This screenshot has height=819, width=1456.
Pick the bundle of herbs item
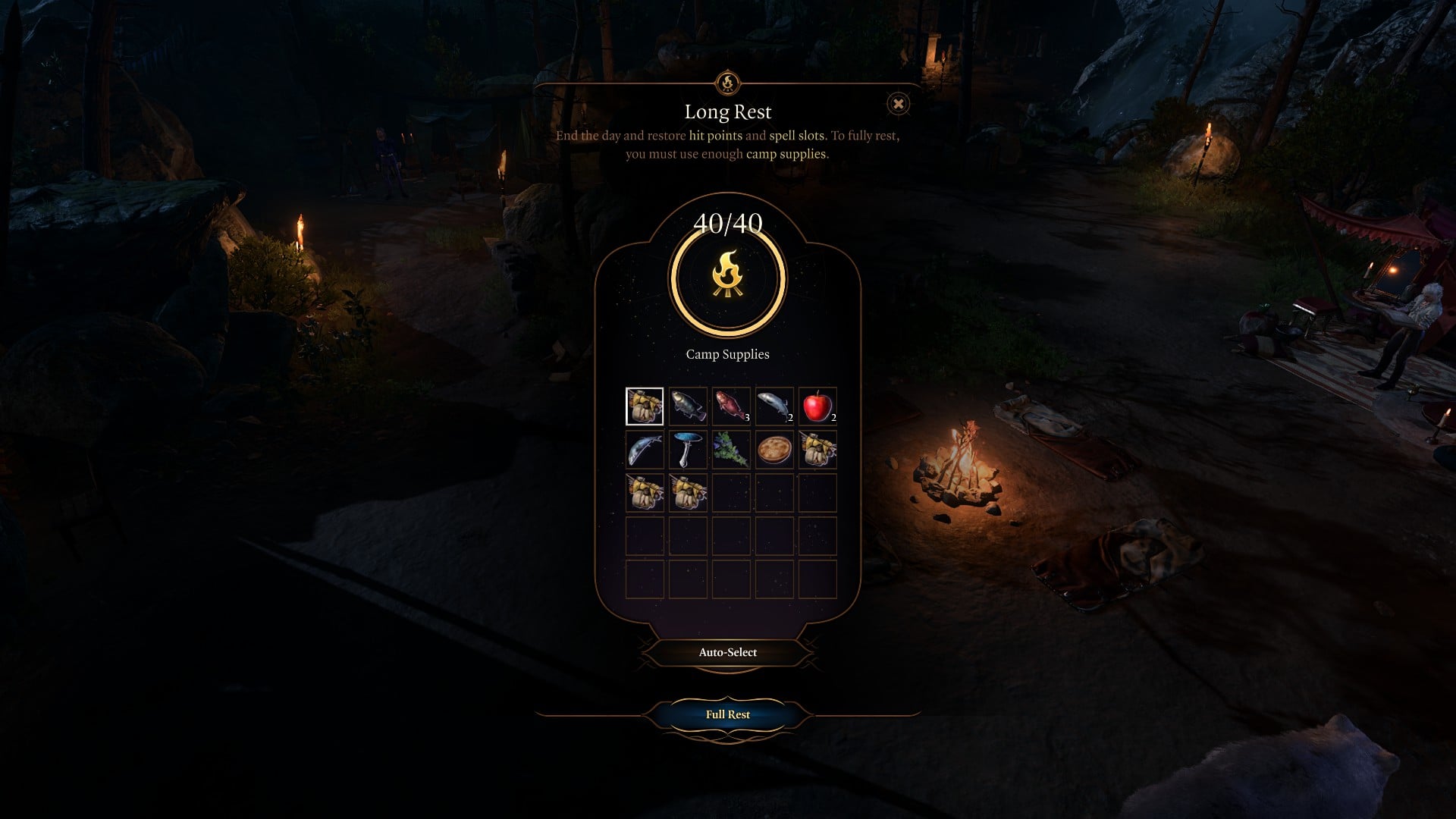tap(731, 450)
